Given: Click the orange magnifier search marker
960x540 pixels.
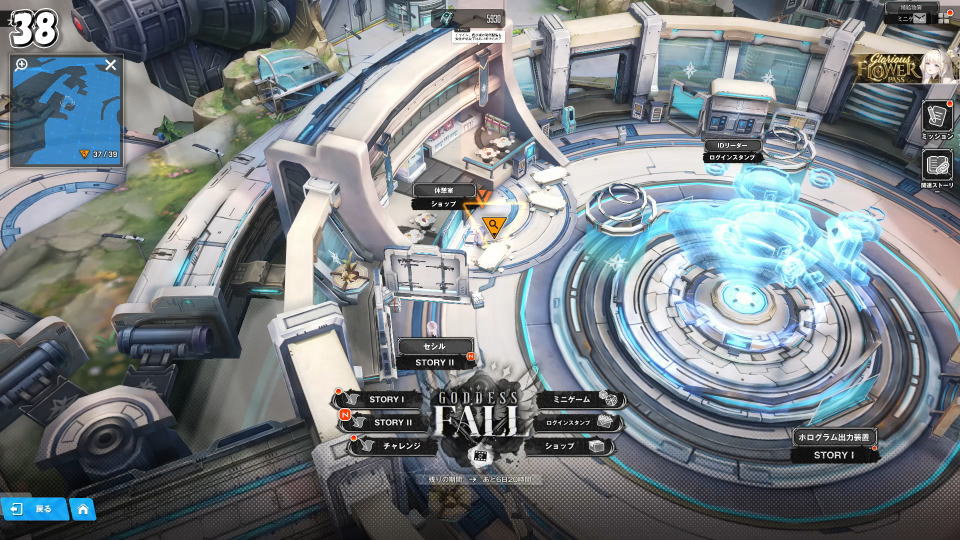Looking at the screenshot, I should click(x=492, y=225).
